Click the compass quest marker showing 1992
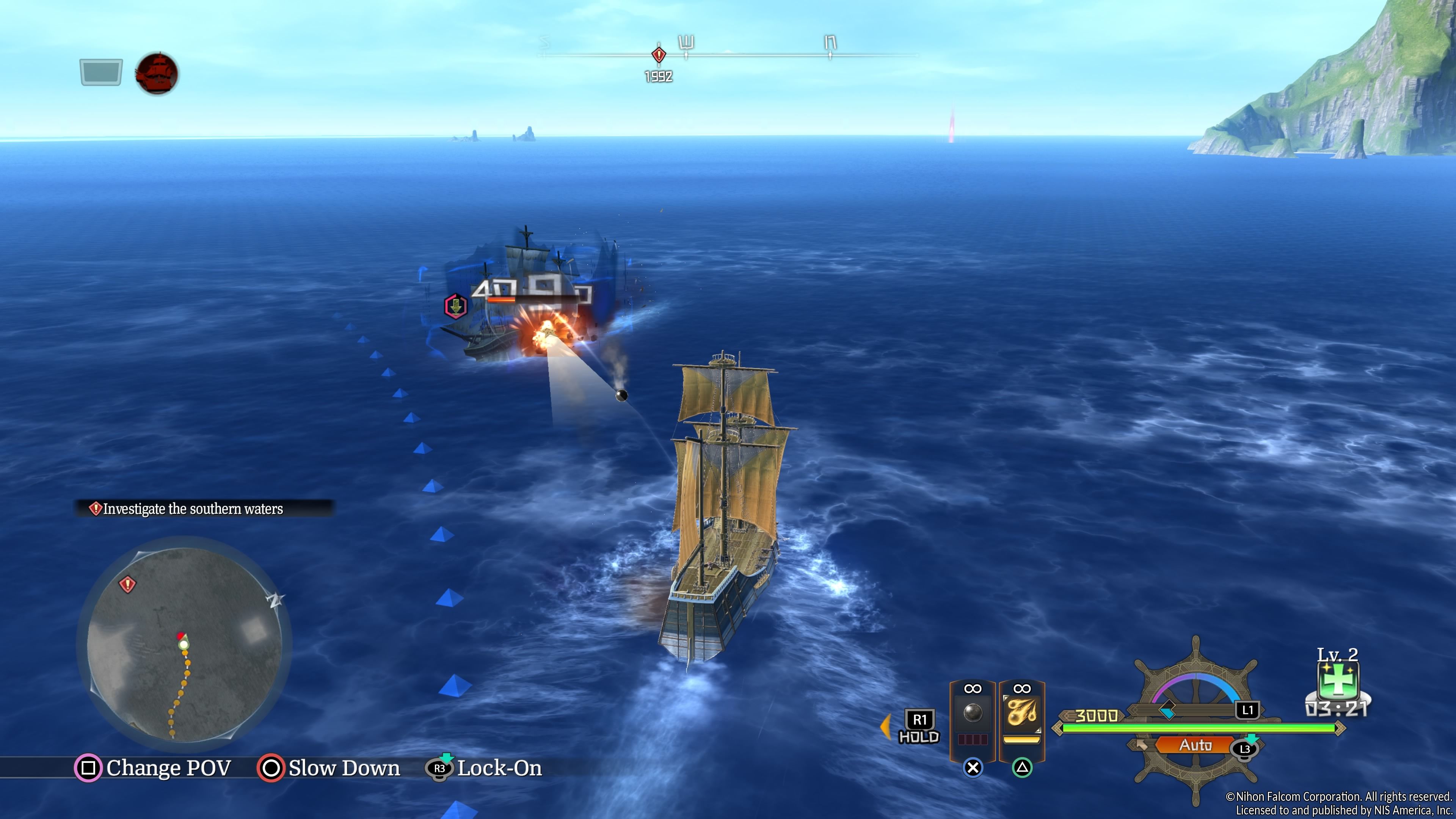The image size is (1456, 819). pos(659,55)
